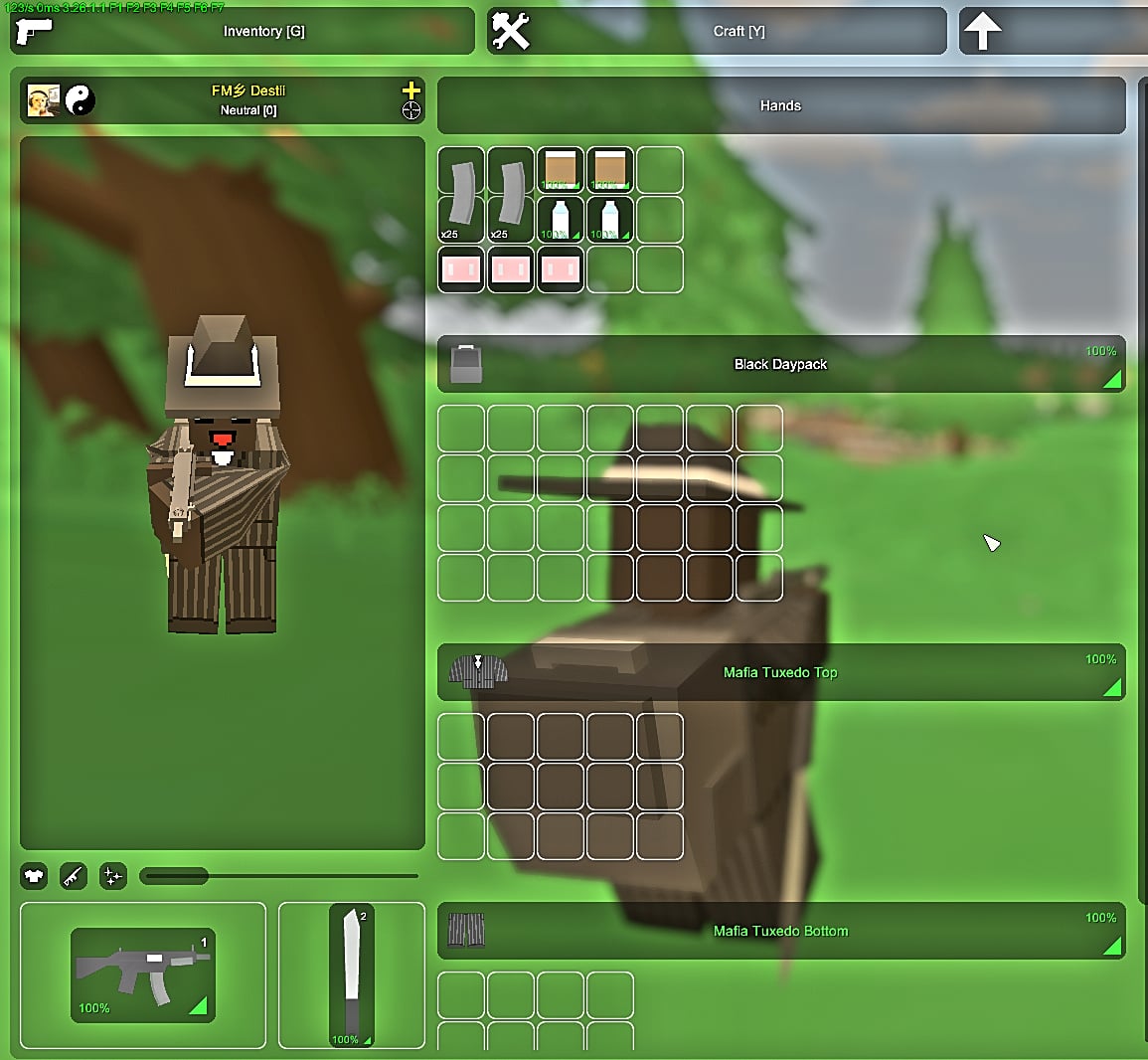
Task: Click the yin-yang group icon
Action: tap(80, 99)
